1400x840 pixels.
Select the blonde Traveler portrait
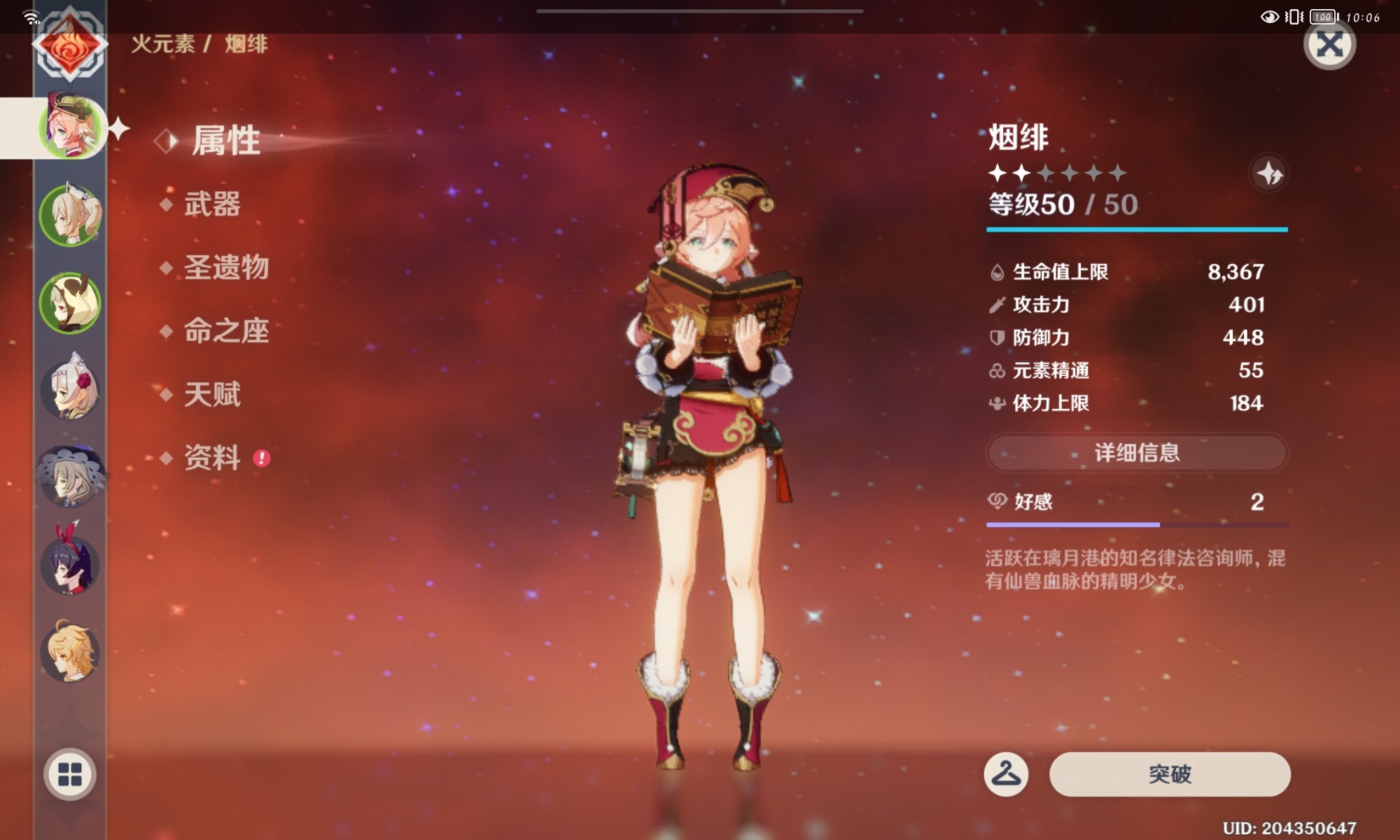tap(70, 652)
